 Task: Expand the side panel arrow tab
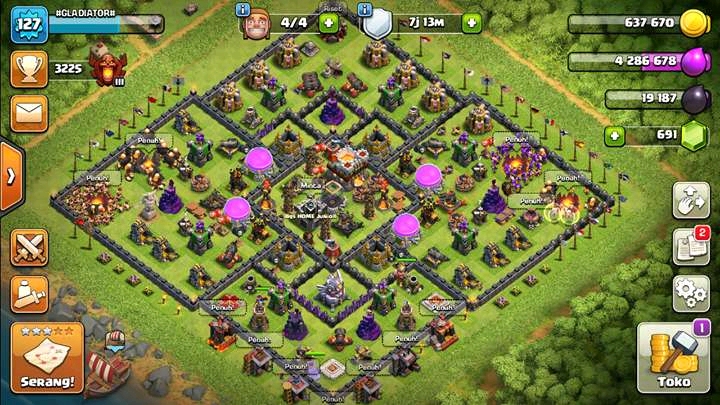pos(10,176)
